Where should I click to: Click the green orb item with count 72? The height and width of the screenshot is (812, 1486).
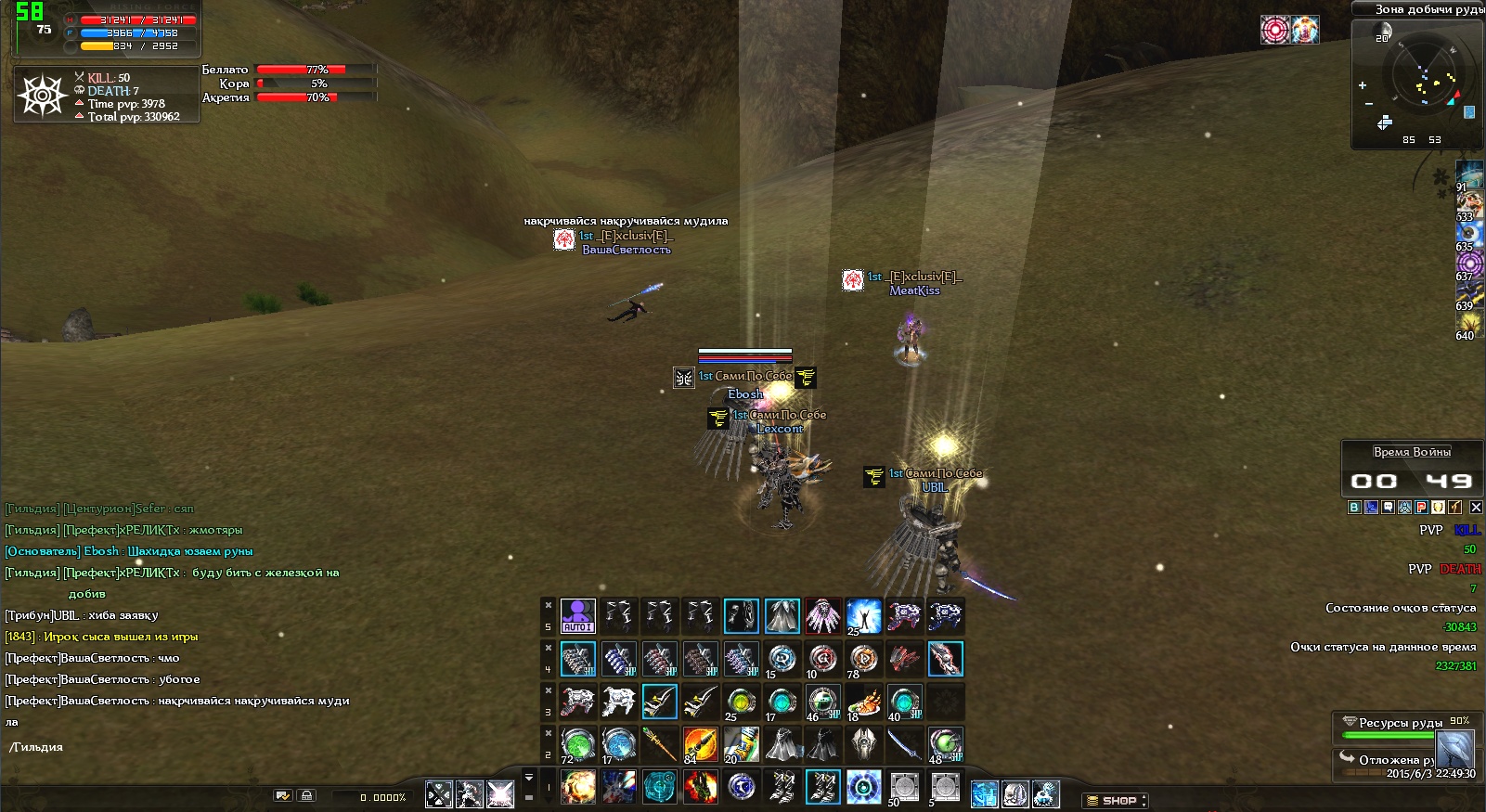click(x=577, y=744)
